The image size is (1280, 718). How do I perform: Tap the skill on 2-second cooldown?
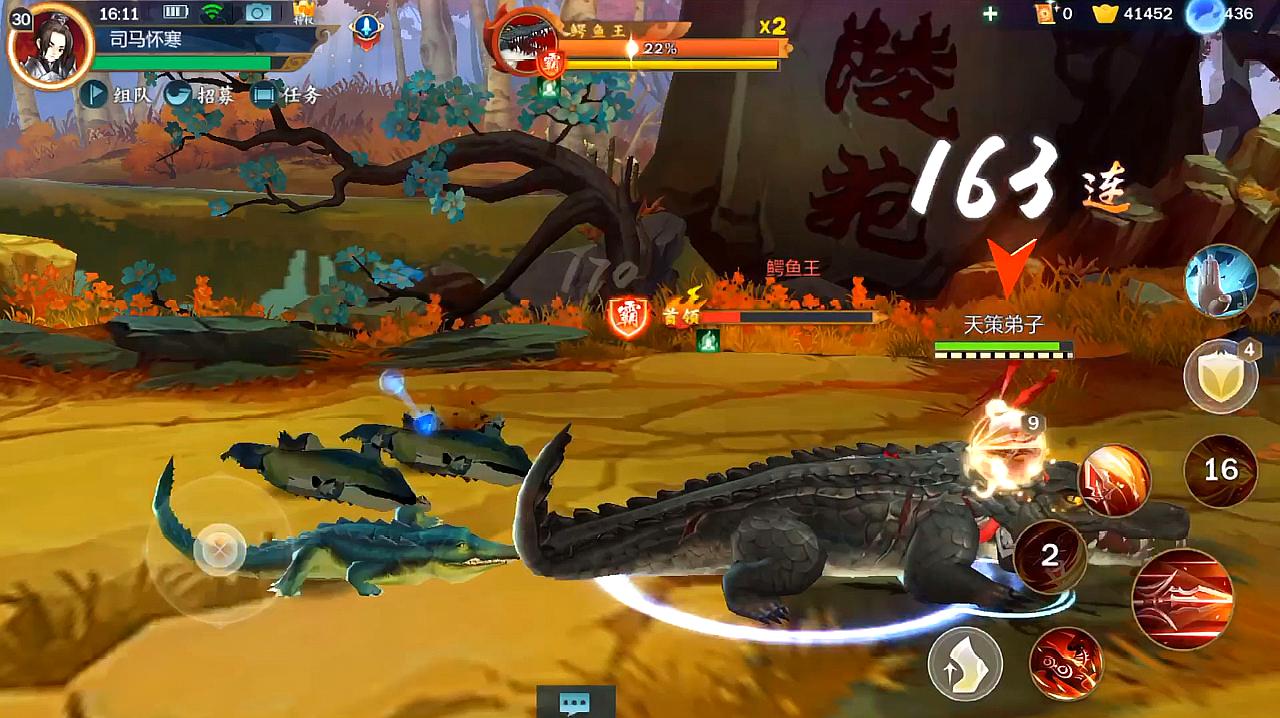click(x=1050, y=556)
